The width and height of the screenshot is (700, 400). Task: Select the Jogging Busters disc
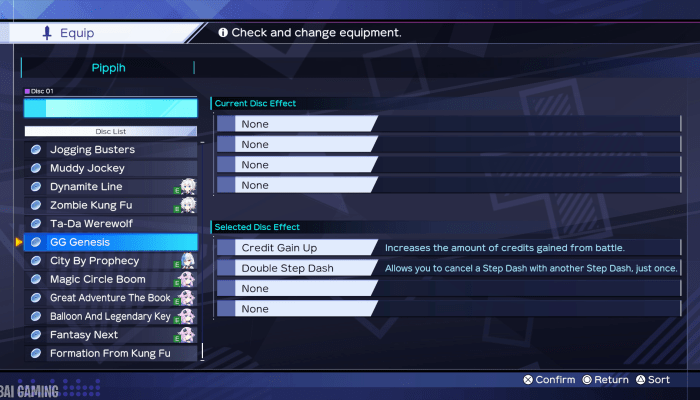point(110,150)
